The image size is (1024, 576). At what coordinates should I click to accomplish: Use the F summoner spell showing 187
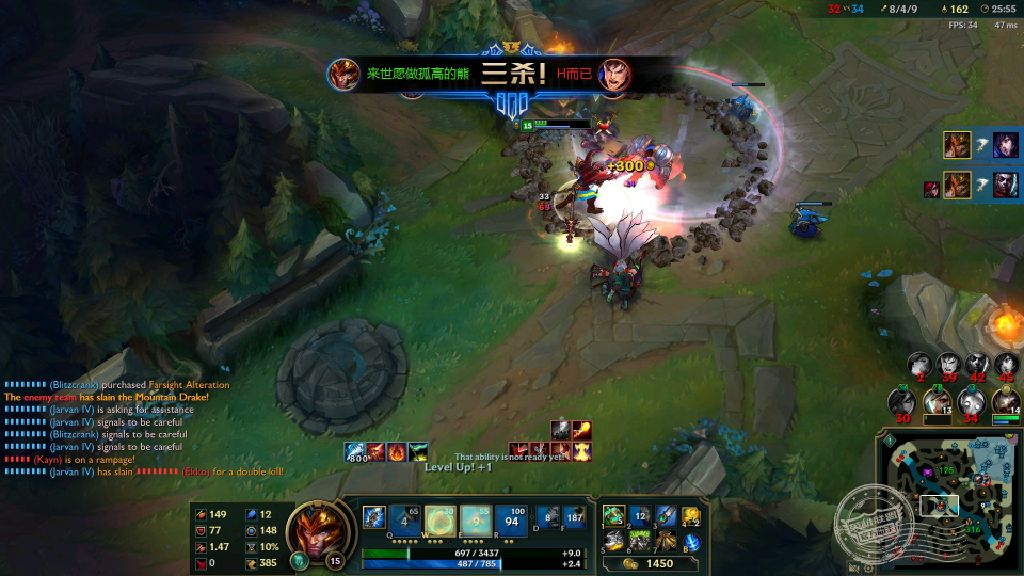click(574, 517)
